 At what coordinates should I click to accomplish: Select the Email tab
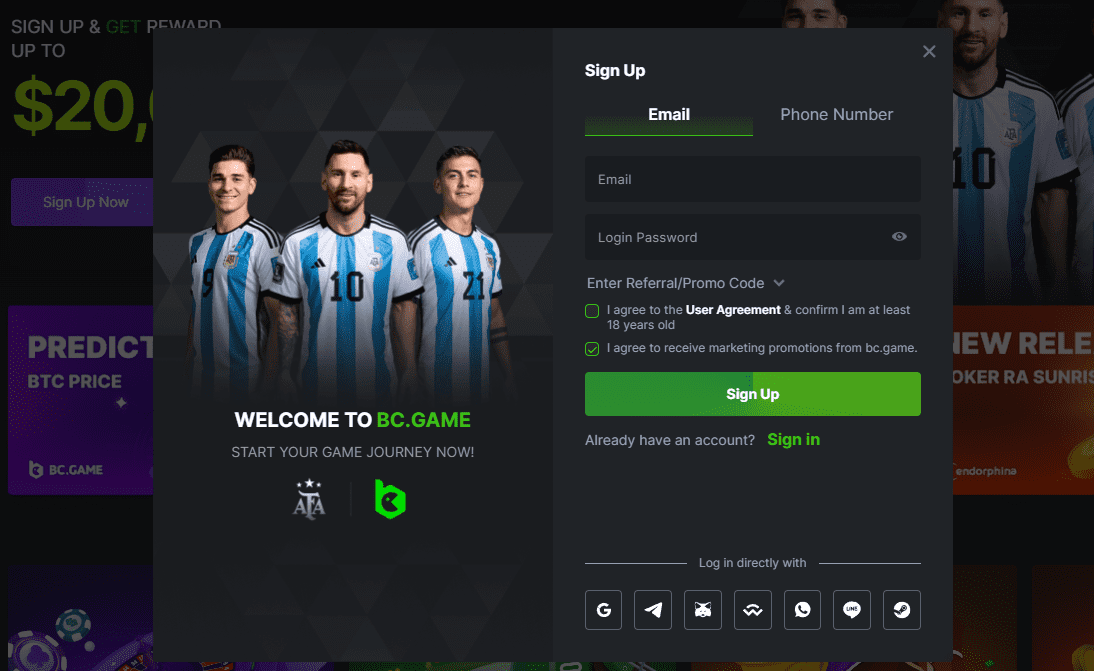669,115
